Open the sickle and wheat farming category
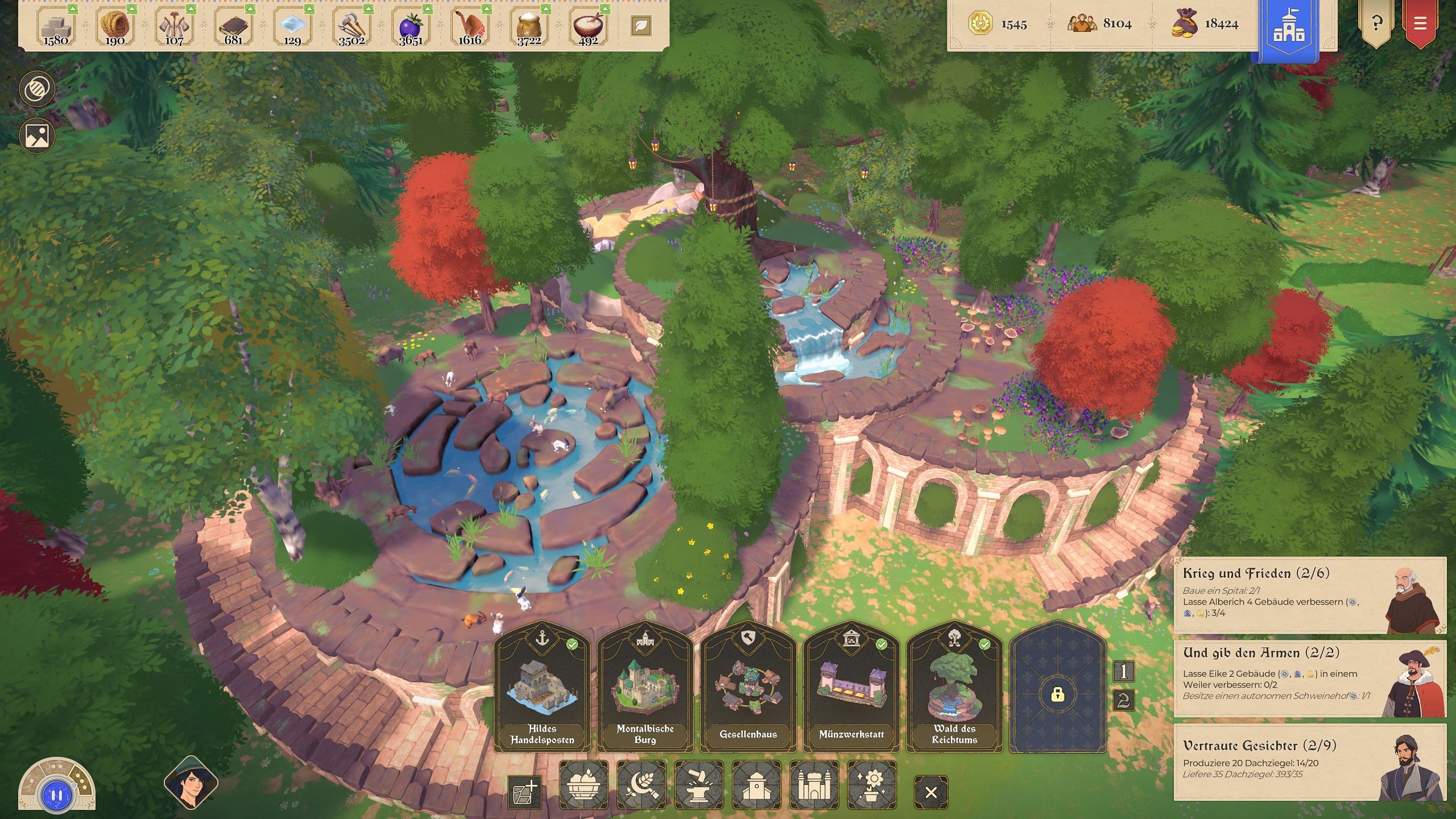The image size is (1456, 819). coord(642,785)
